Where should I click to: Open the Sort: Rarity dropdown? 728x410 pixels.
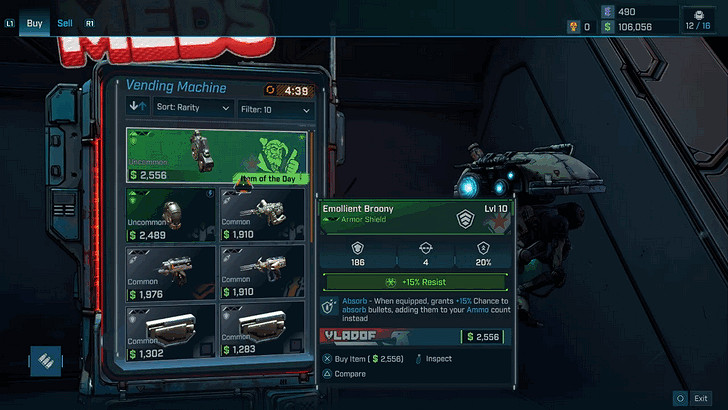click(x=191, y=108)
